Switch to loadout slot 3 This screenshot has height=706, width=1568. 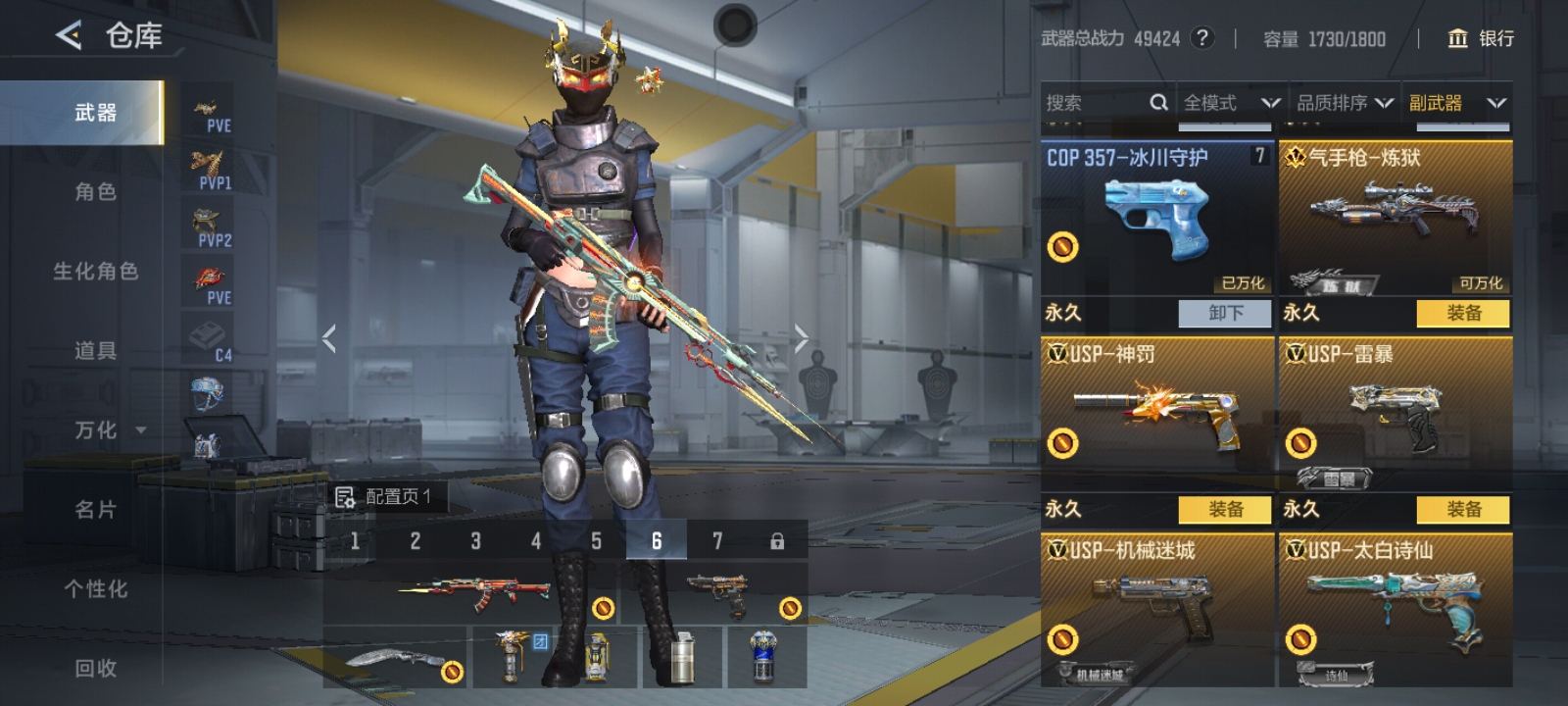(x=475, y=540)
